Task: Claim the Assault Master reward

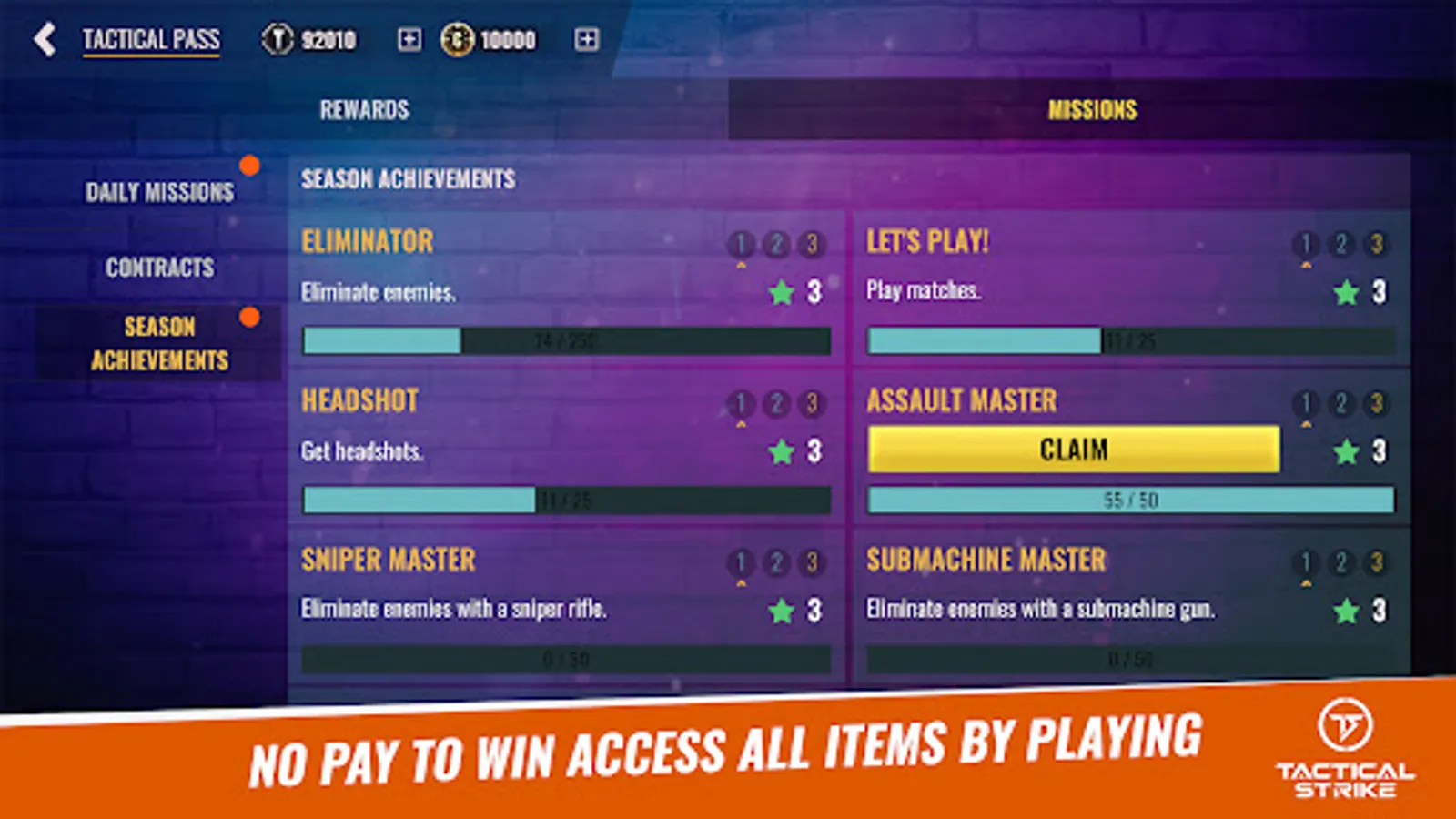Action: (x=1075, y=449)
